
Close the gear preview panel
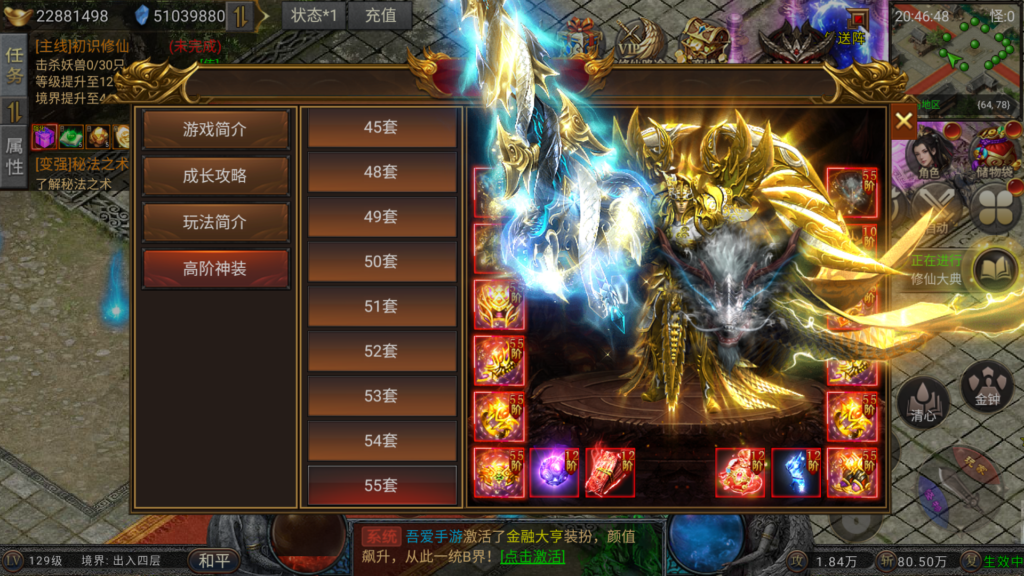click(x=904, y=121)
